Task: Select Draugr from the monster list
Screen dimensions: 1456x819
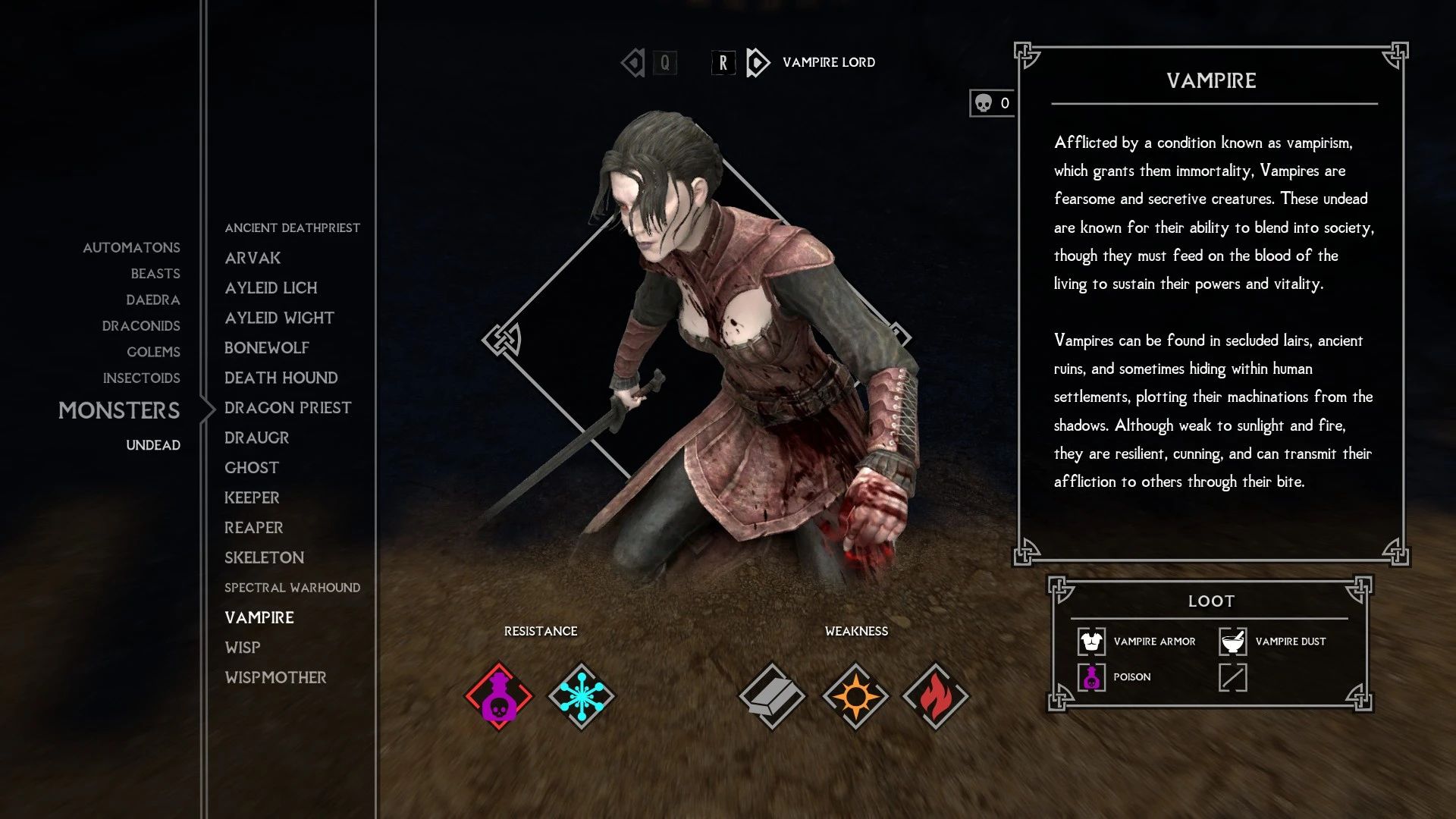Action: click(256, 438)
